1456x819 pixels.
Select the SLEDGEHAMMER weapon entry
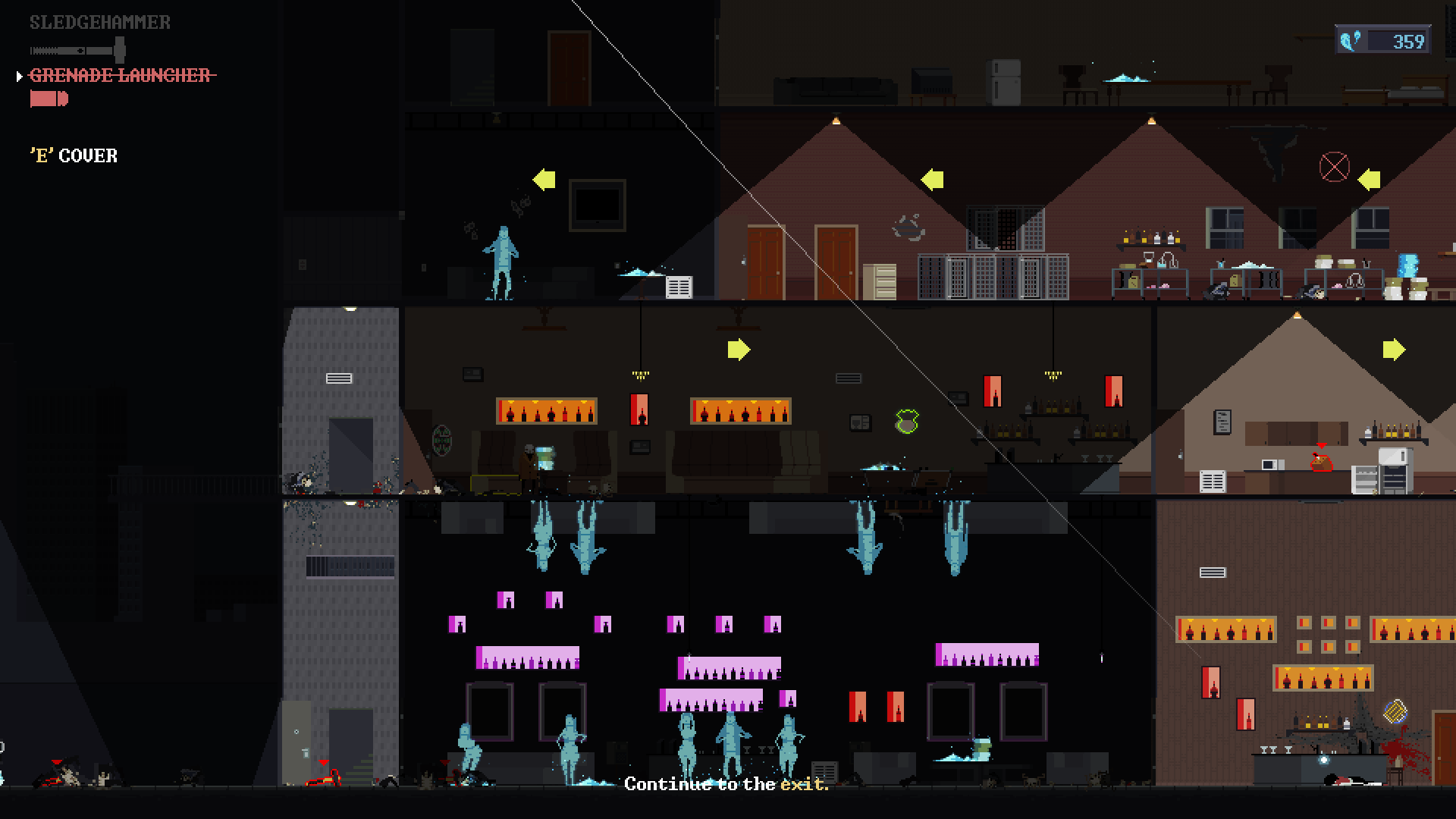click(99, 23)
